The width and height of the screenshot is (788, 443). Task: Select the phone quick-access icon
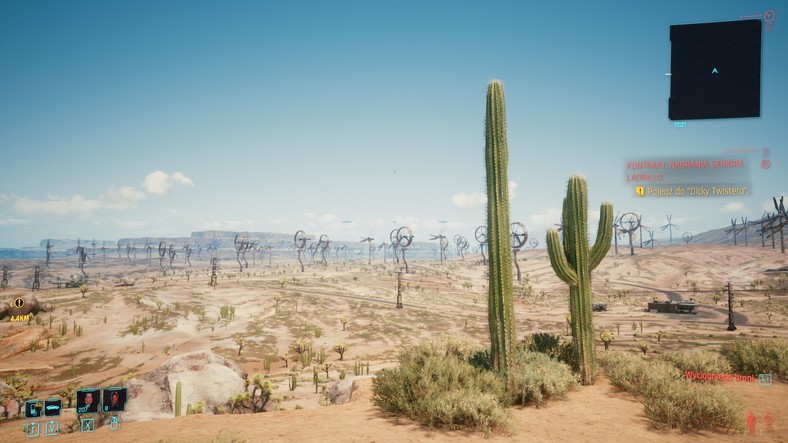tap(33, 408)
